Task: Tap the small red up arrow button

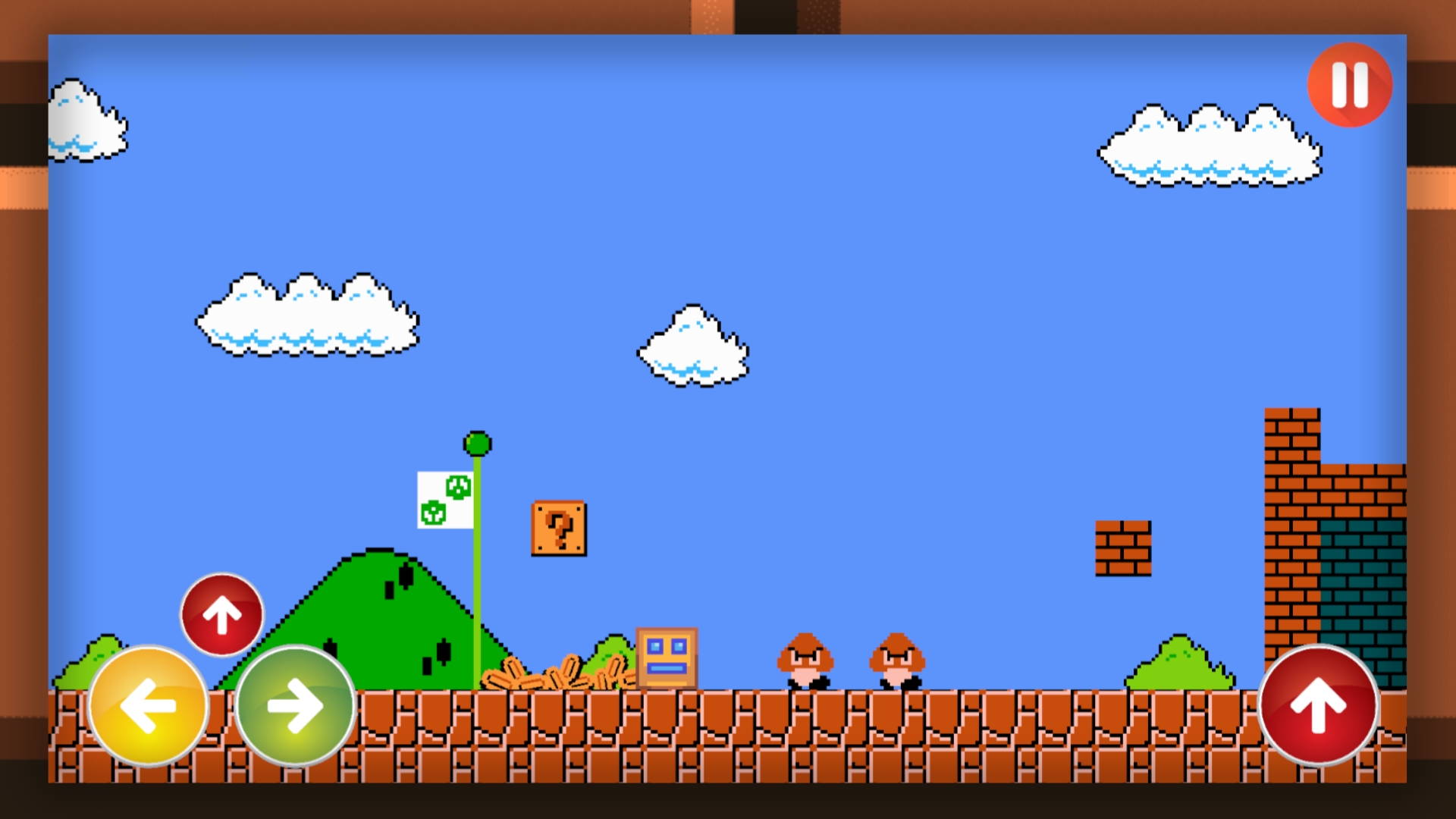Action: click(221, 614)
